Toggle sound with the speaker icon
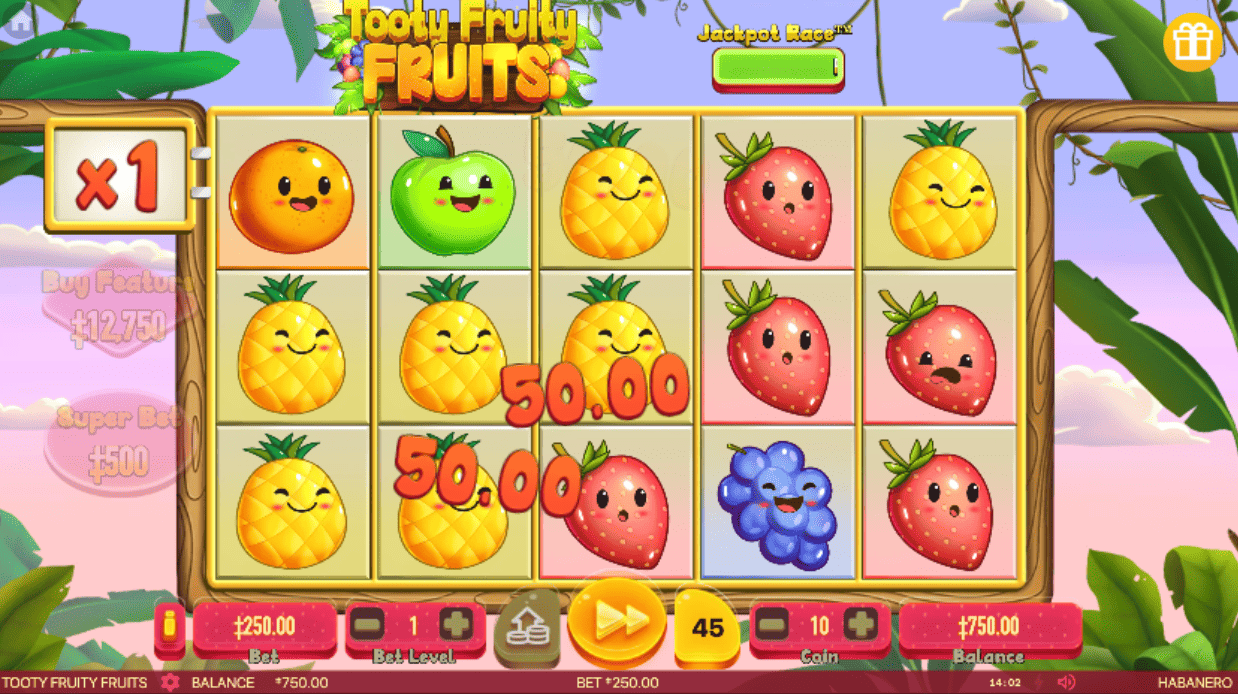Viewport: 1238px width, 694px height. click(1067, 683)
